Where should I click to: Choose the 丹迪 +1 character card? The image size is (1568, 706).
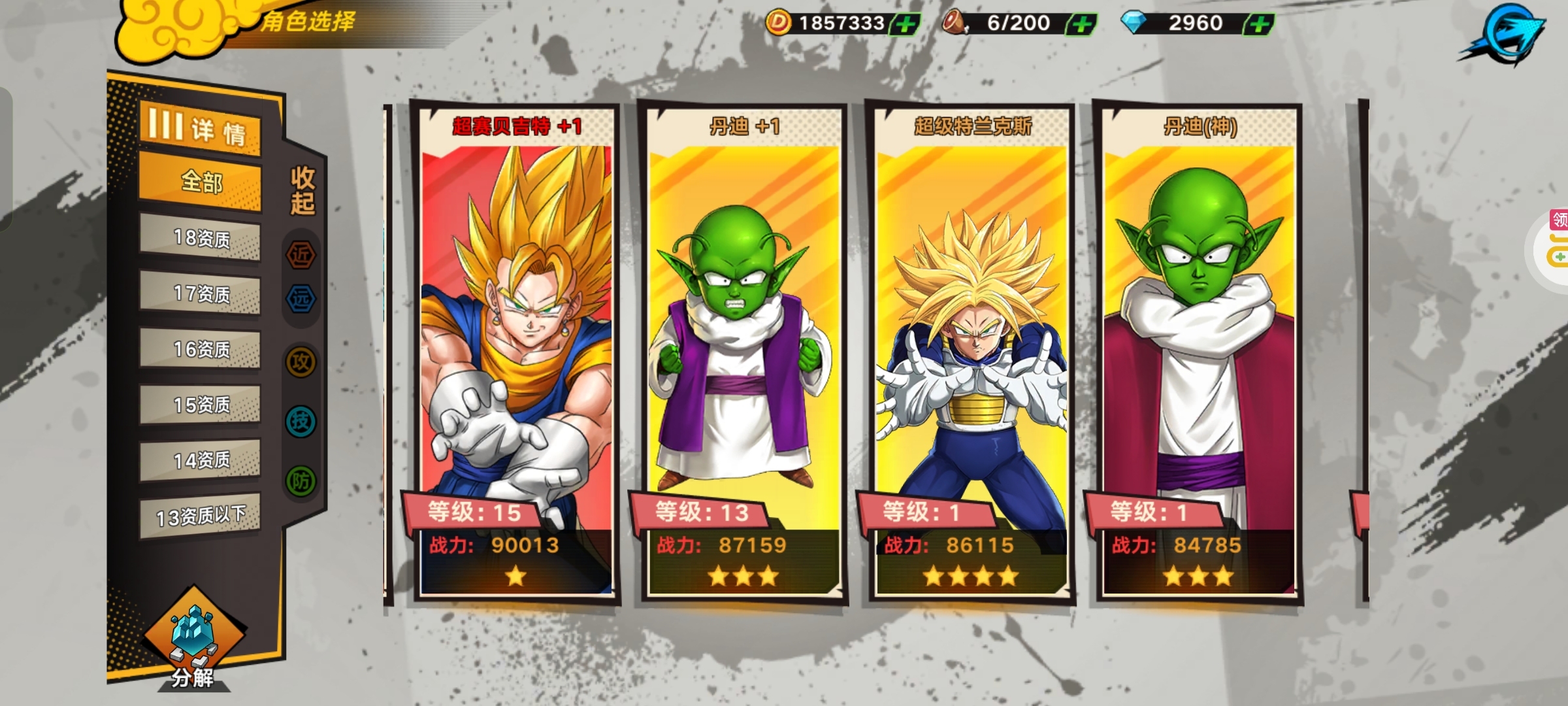pos(743,353)
